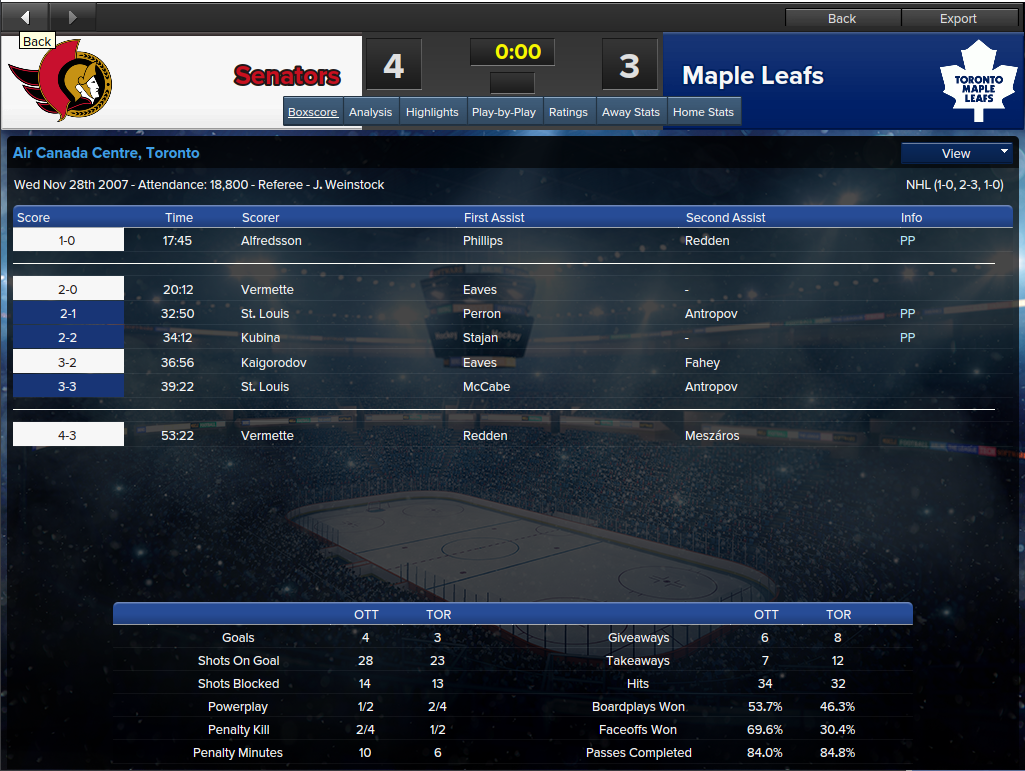
Task: Select the Ratings tab
Action: tap(568, 112)
